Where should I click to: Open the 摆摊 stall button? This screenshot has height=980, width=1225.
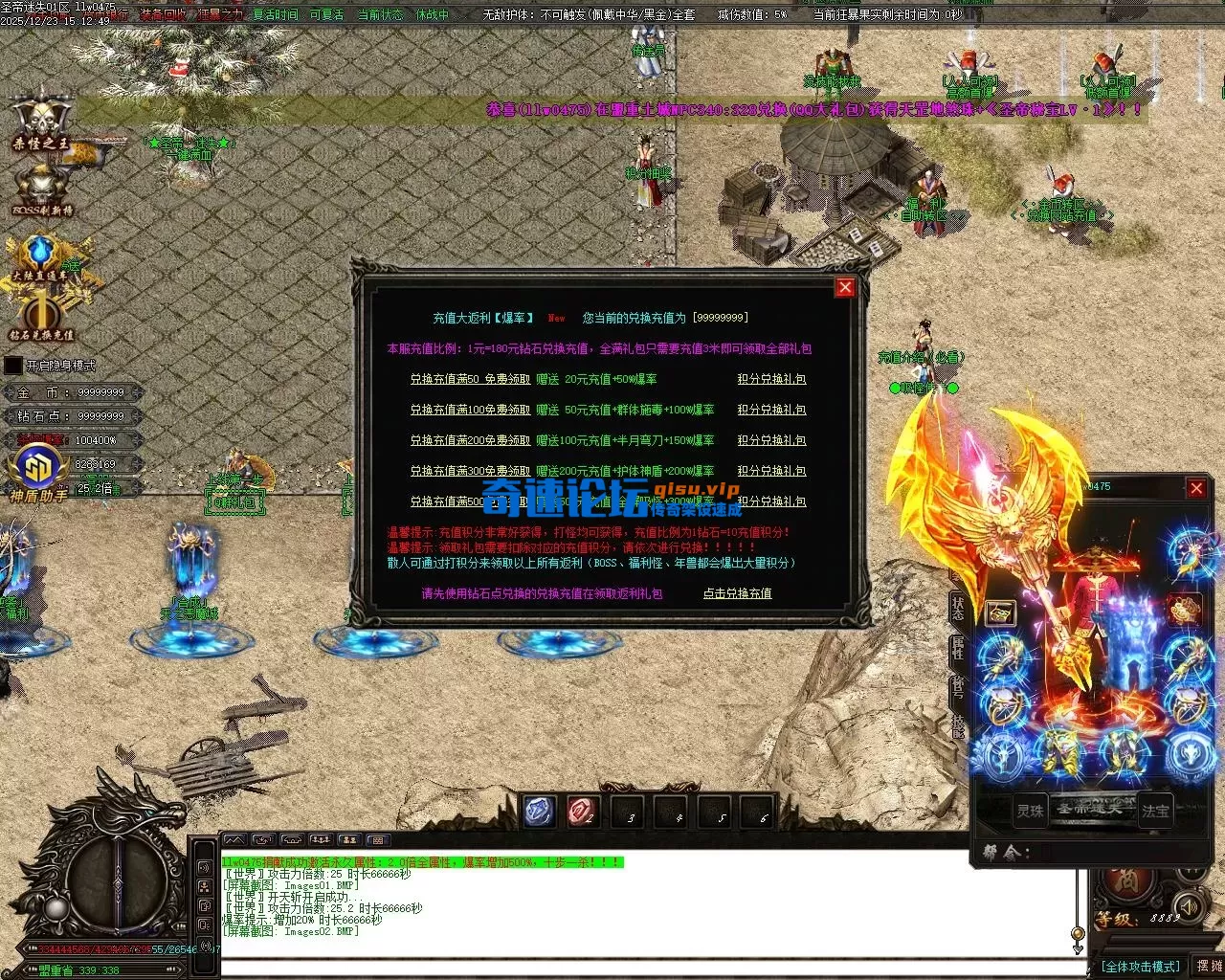tap(1209, 967)
